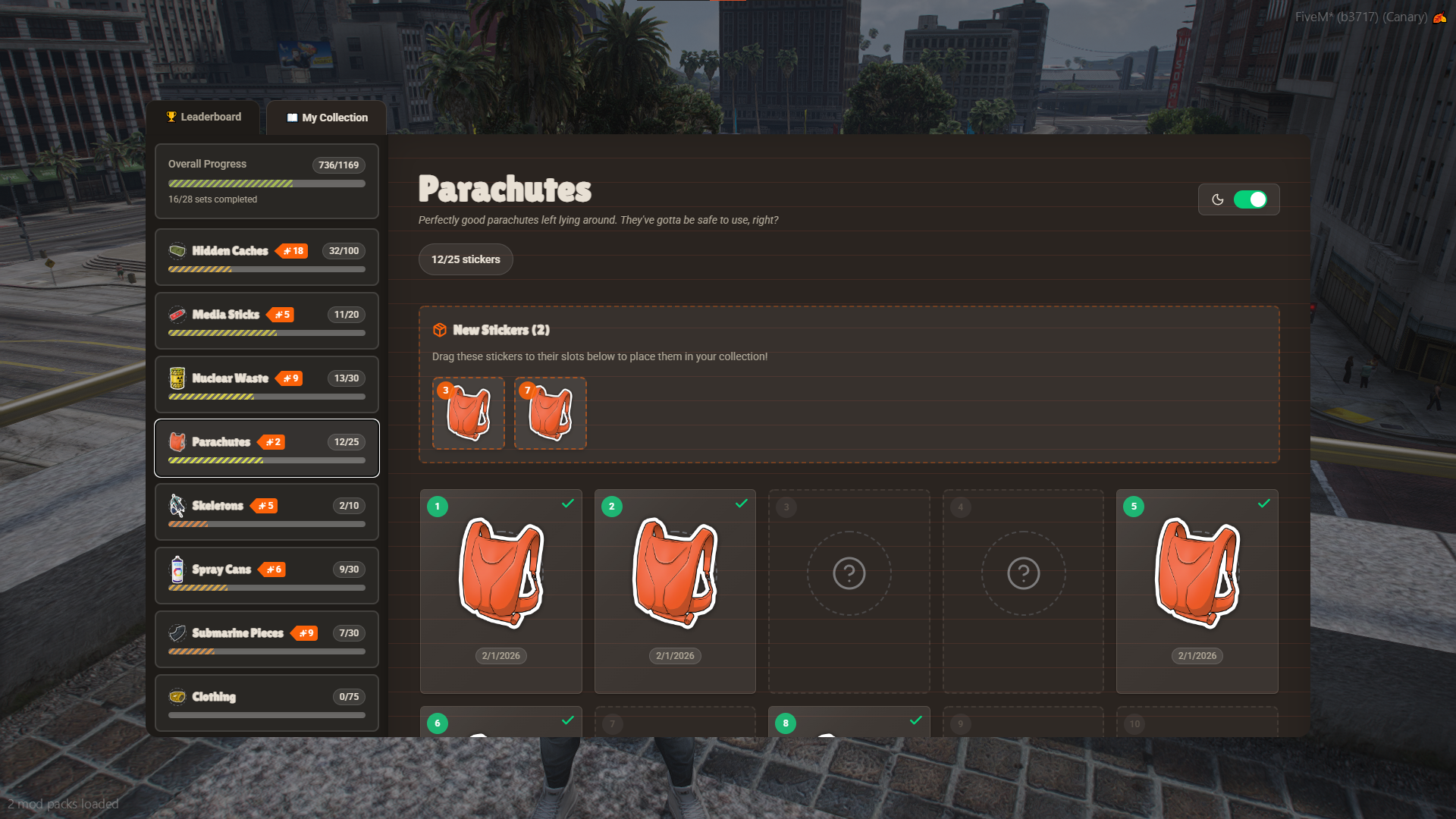Viewport: 1456px width, 819px height.
Task: Pick new parachute sticker number 7
Action: pyautogui.click(x=551, y=413)
